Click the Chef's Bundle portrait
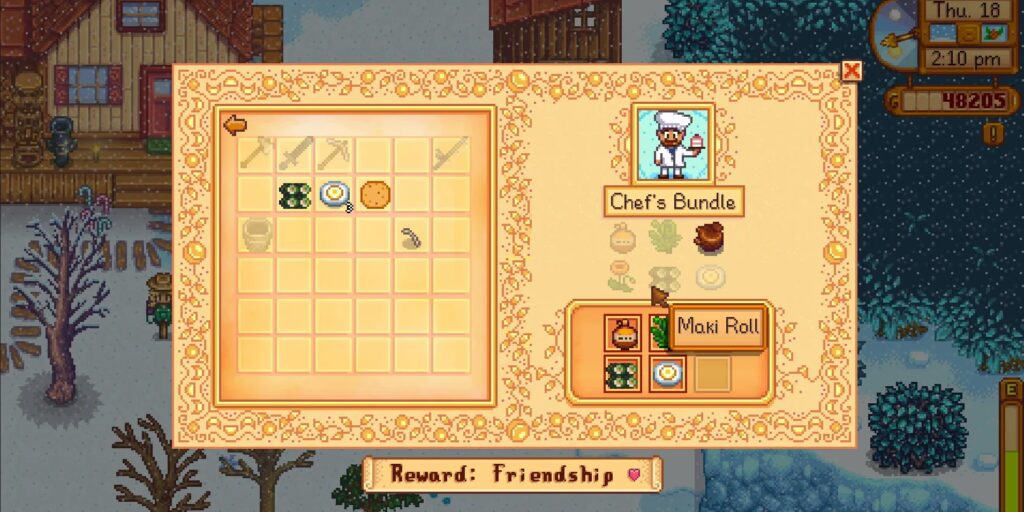1024x512 pixels. pos(673,144)
